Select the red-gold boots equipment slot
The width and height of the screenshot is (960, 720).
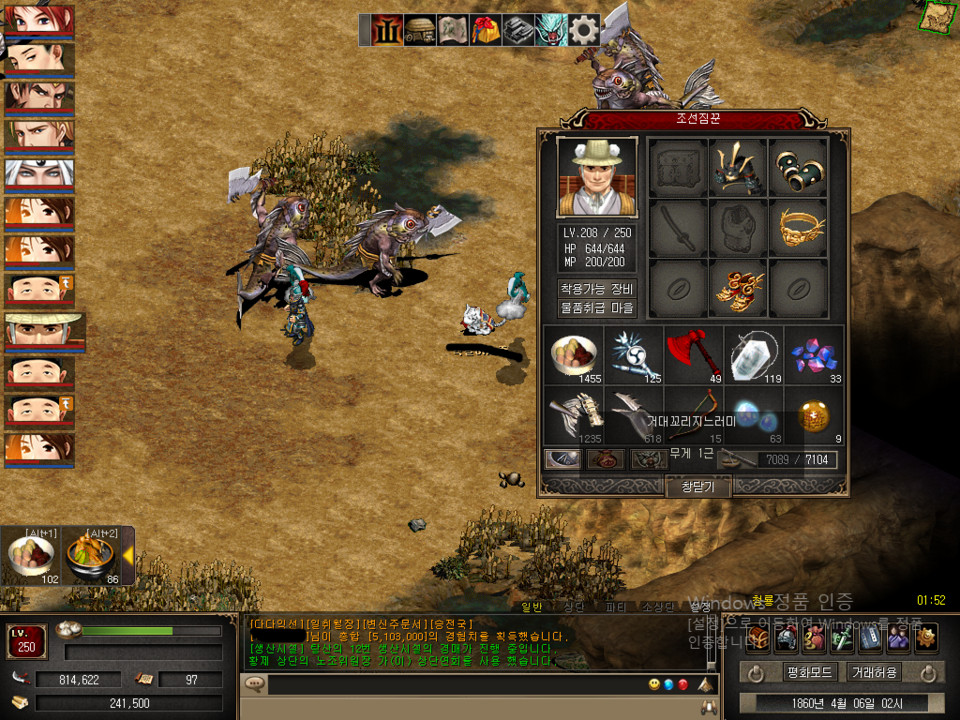tap(739, 288)
